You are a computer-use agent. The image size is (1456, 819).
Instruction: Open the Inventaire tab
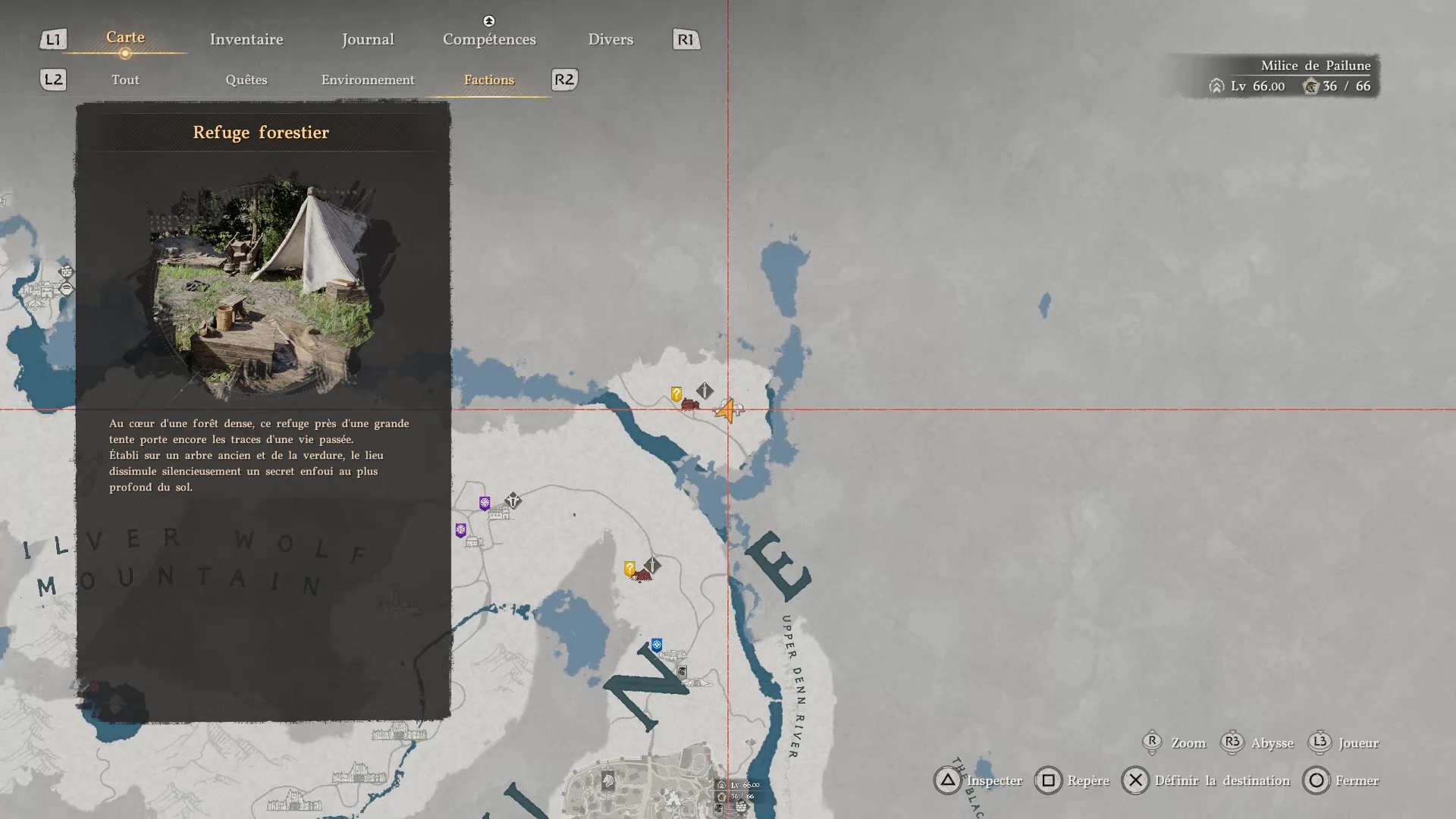coord(246,39)
